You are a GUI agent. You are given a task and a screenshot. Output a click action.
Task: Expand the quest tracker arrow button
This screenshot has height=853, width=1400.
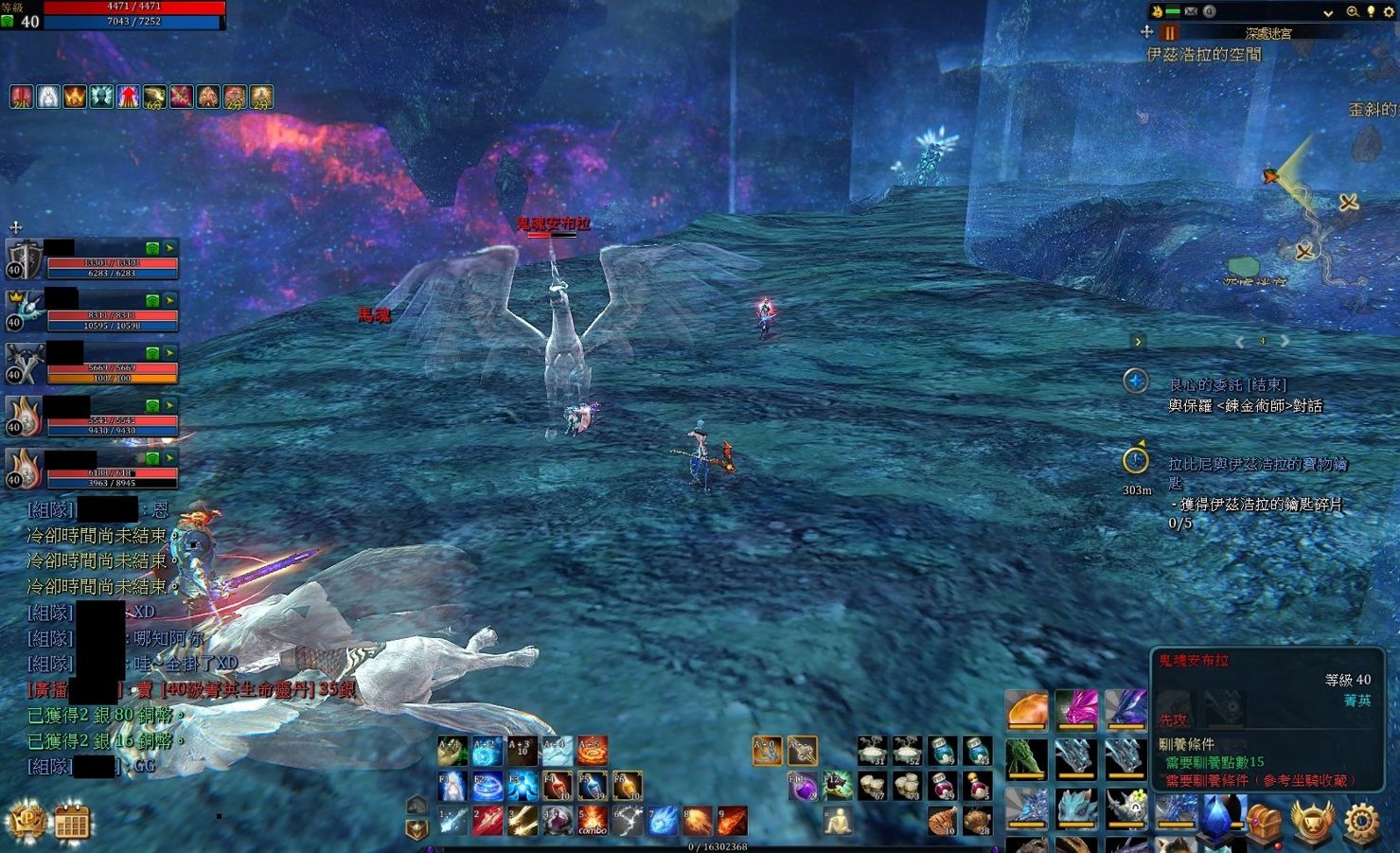tap(1138, 342)
